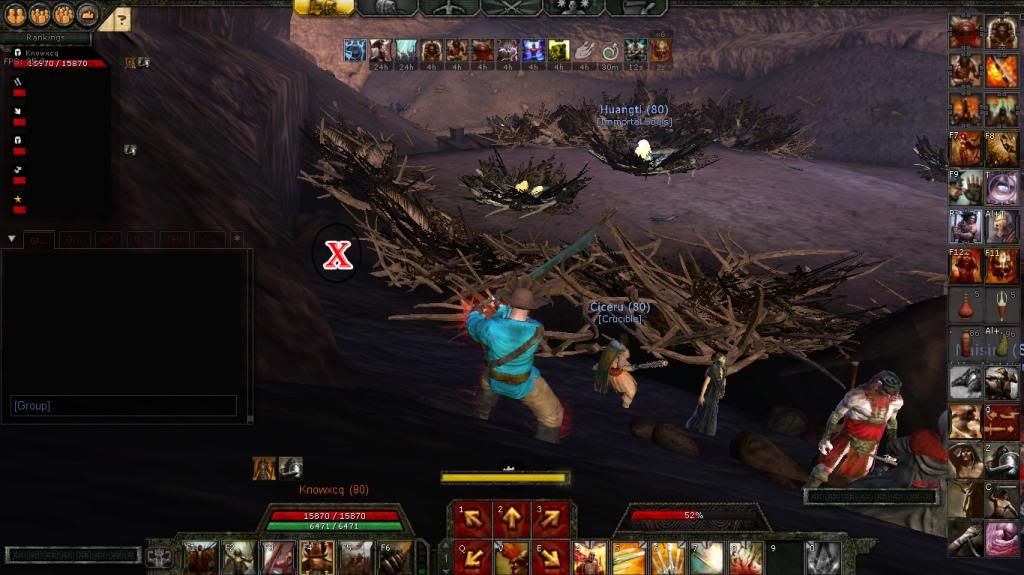Click the lower-left directional attack arrow (Q)
This screenshot has width=1024, height=575.
point(473,556)
